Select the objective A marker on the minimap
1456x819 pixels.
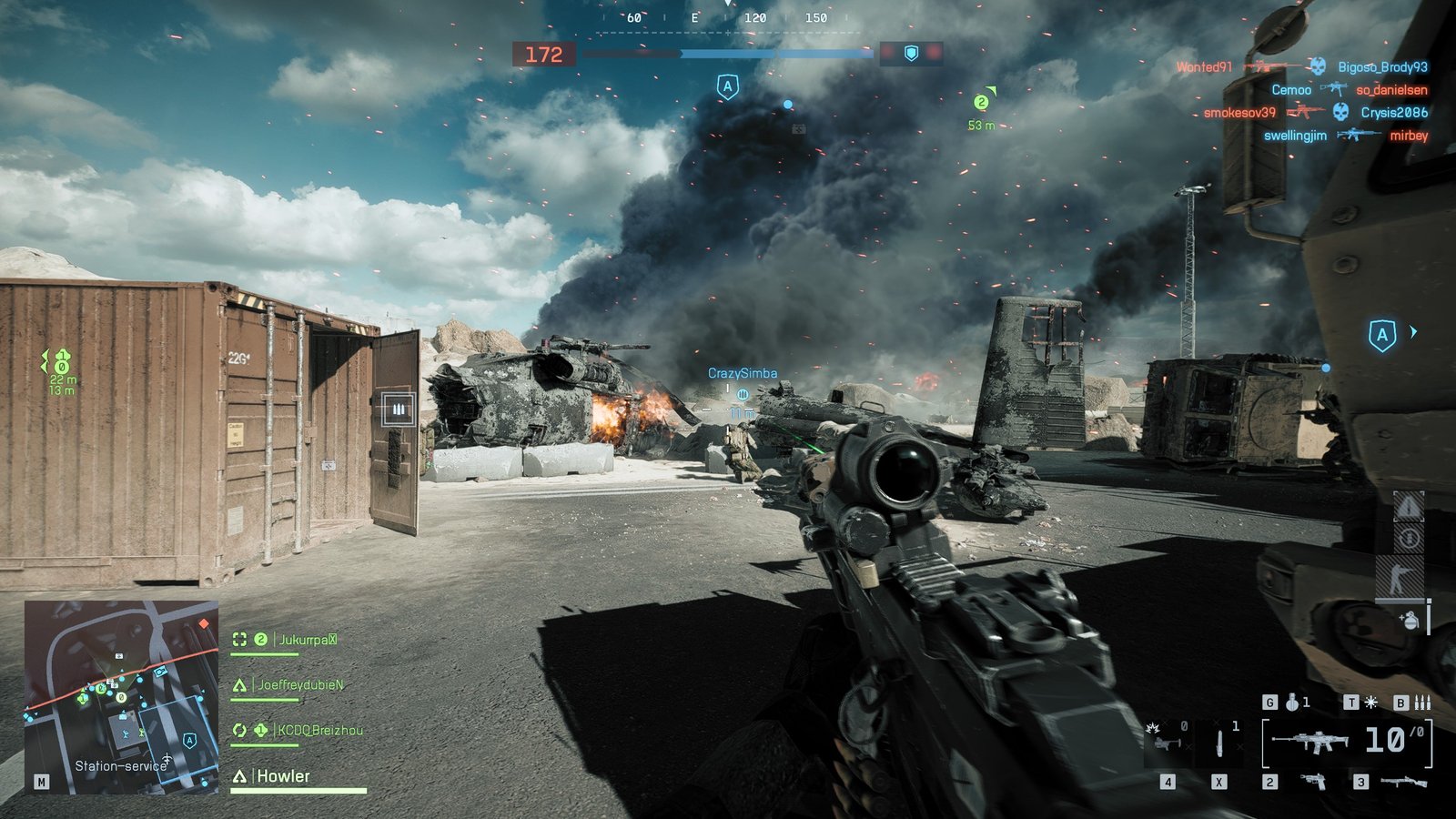(189, 741)
